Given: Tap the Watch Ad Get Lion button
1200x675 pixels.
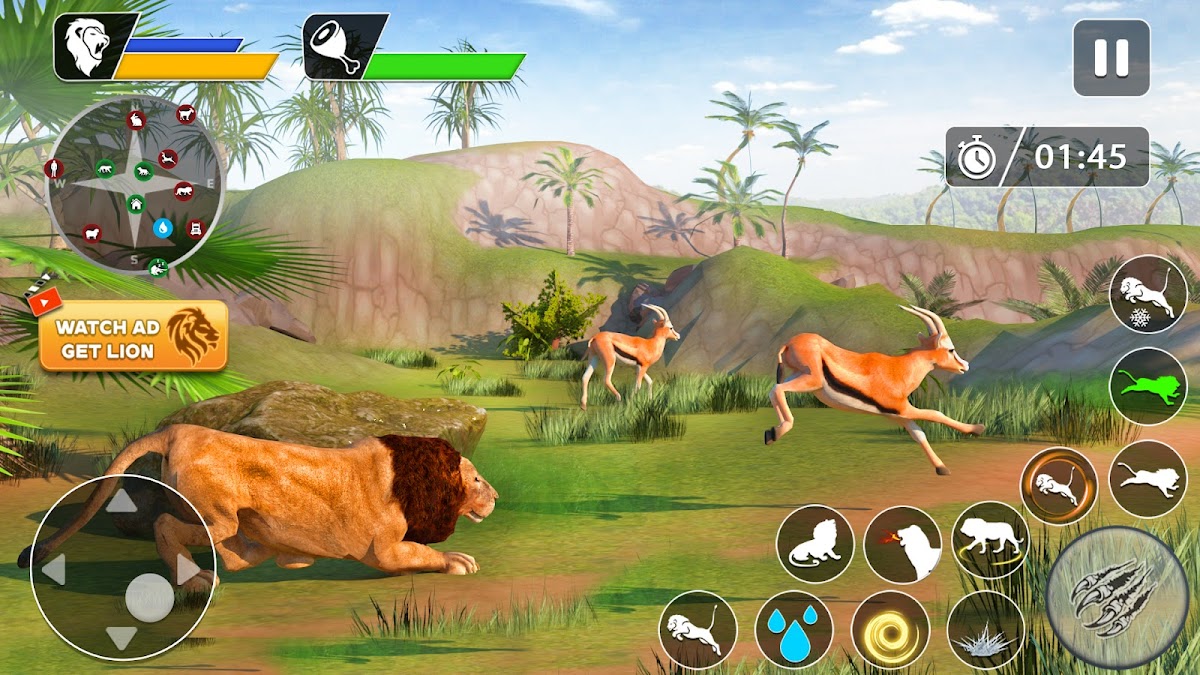Looking at the screenshot, I should coord(133,337).
